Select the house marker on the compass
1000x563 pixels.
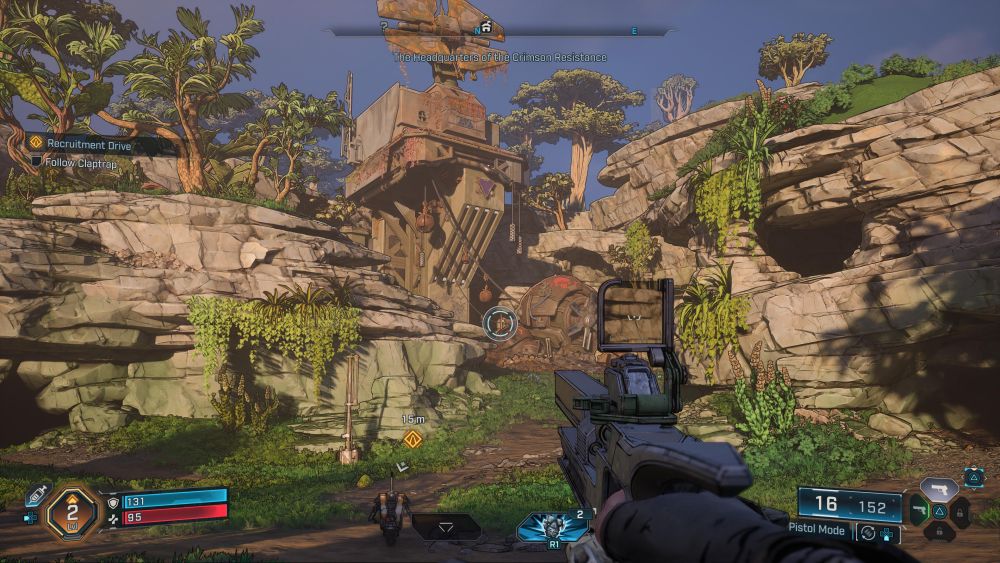(487, 28)
